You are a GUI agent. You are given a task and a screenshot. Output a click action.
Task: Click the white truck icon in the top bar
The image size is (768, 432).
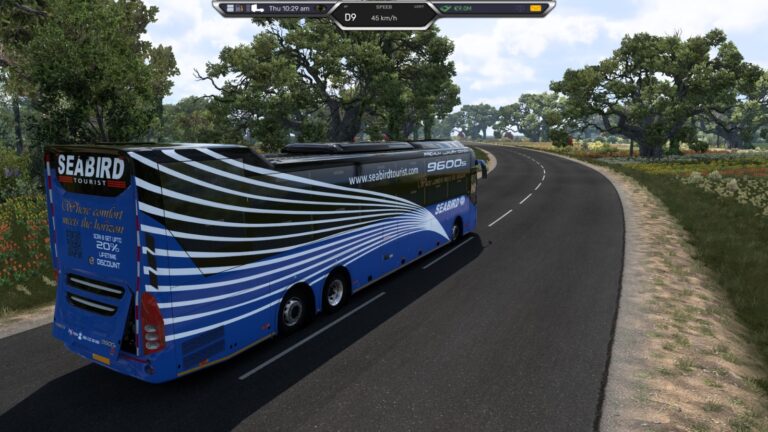(x=257, y=8)
